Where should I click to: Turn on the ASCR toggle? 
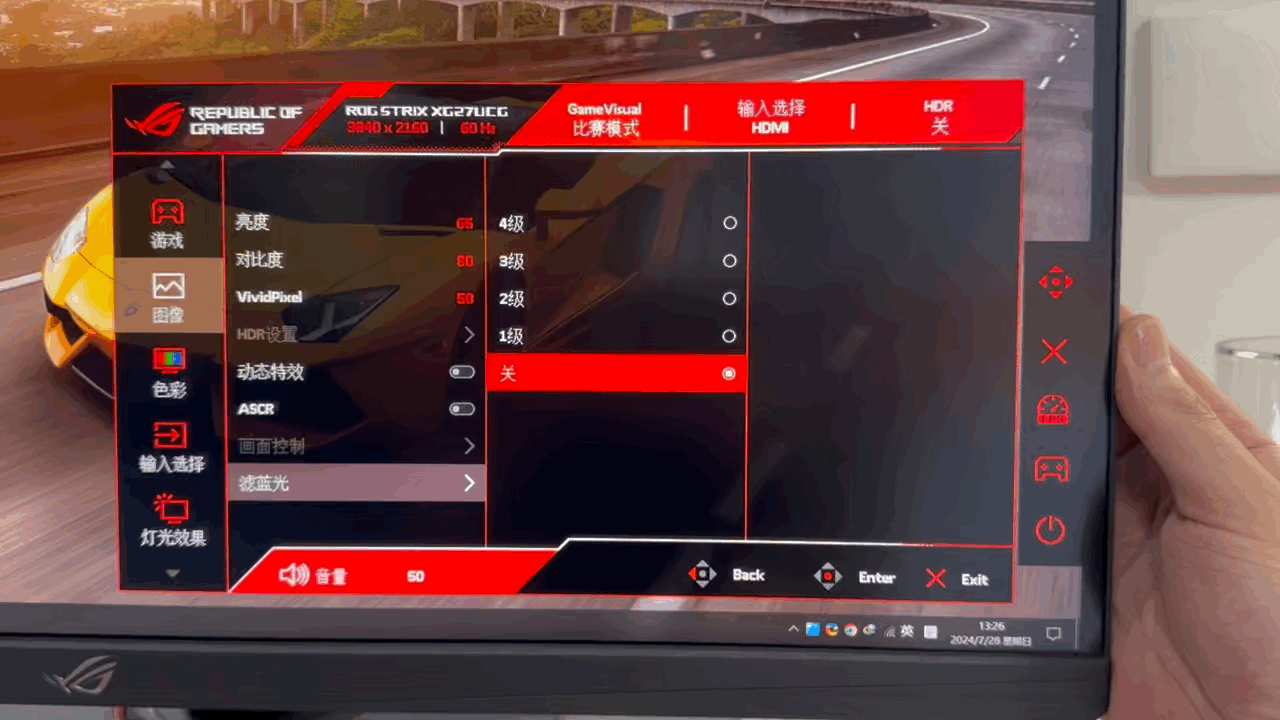pos(461,408)
